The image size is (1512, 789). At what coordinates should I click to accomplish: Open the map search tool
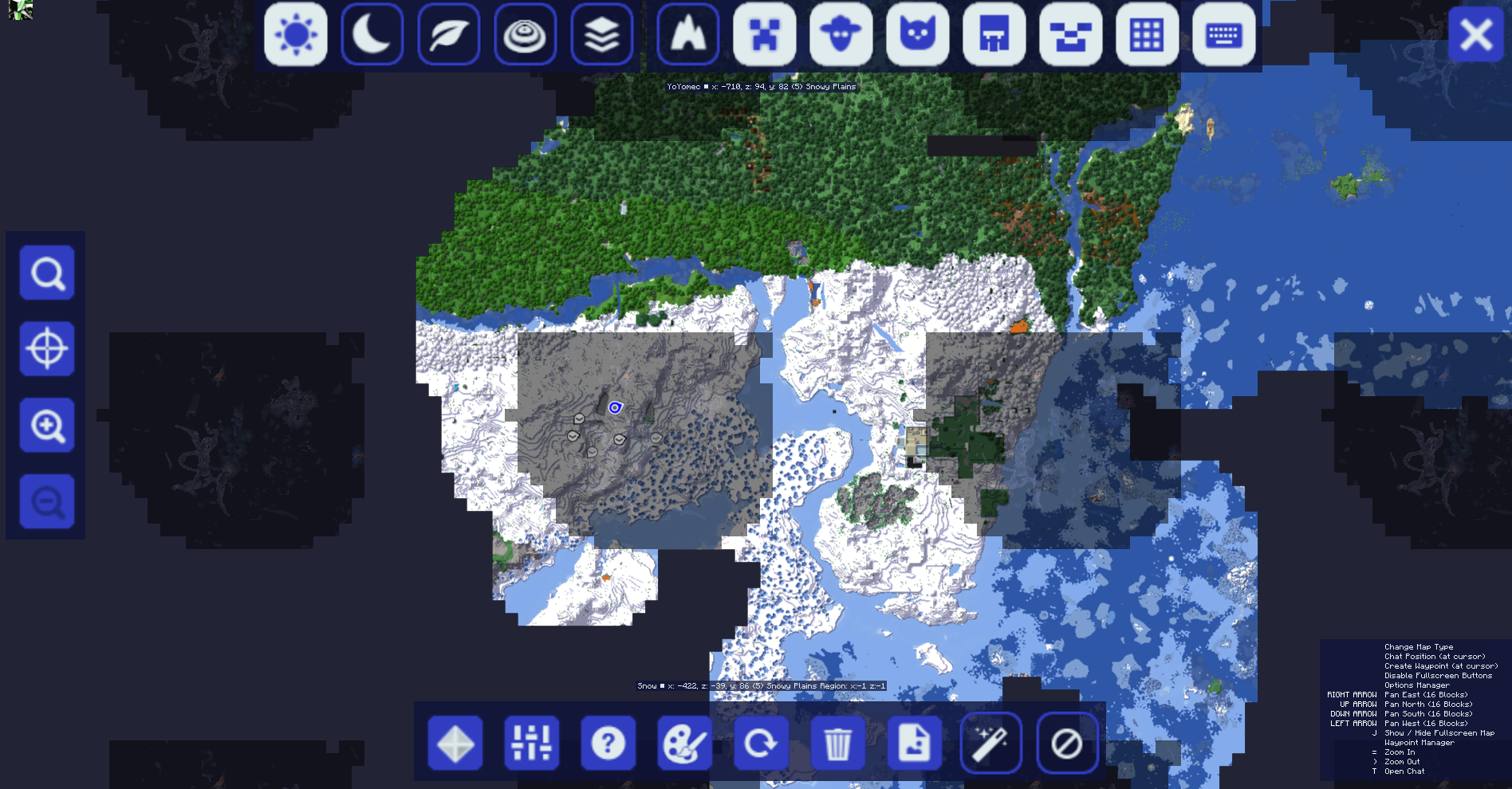[x=46, y=273]
